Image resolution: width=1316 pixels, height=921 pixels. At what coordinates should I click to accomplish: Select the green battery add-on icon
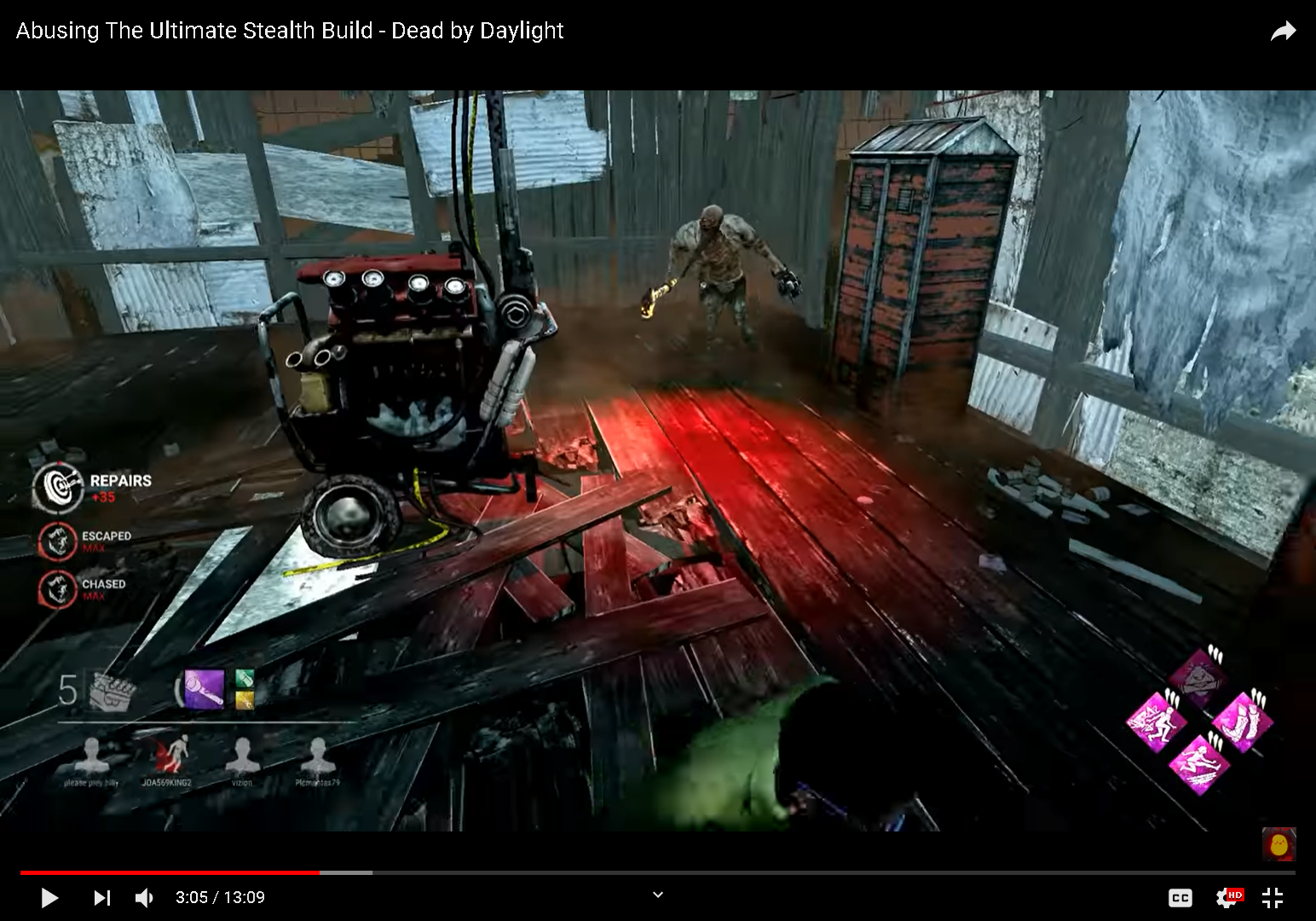[x=245, y=678]
